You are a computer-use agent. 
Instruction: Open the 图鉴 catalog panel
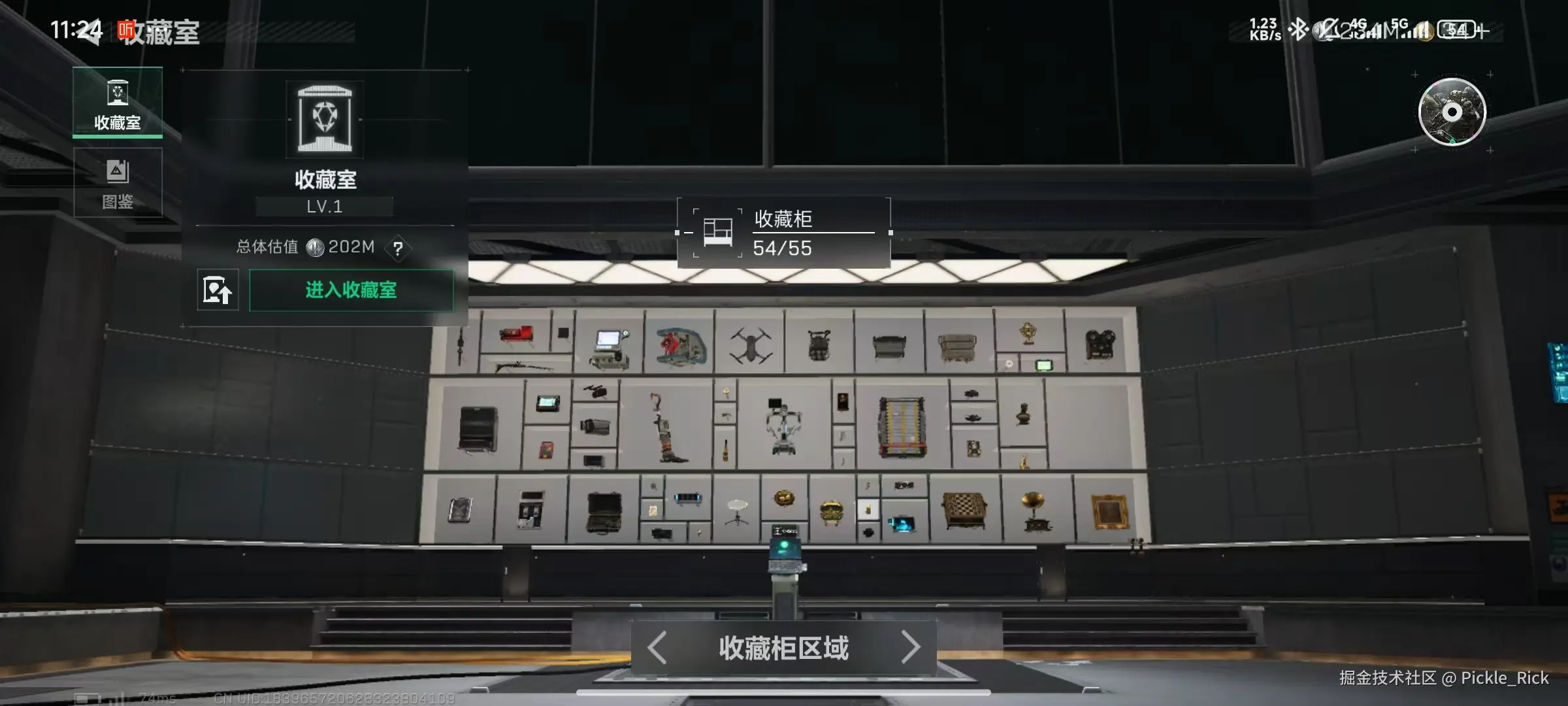pos(118,183)
